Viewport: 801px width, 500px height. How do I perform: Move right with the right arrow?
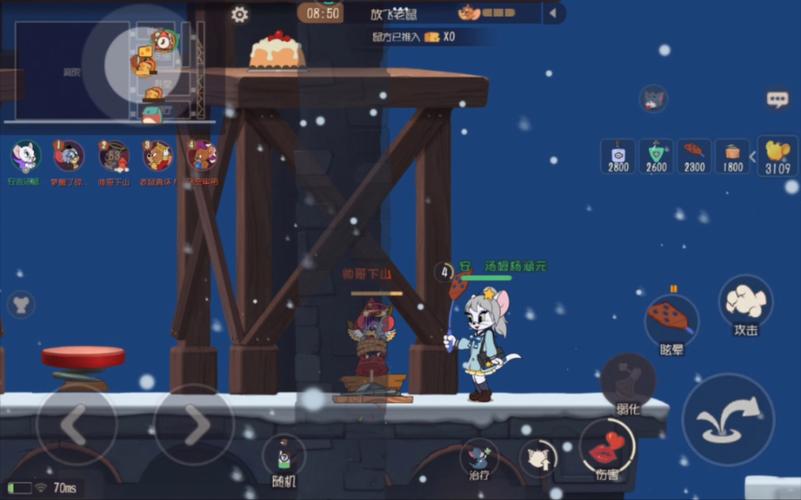194,425
